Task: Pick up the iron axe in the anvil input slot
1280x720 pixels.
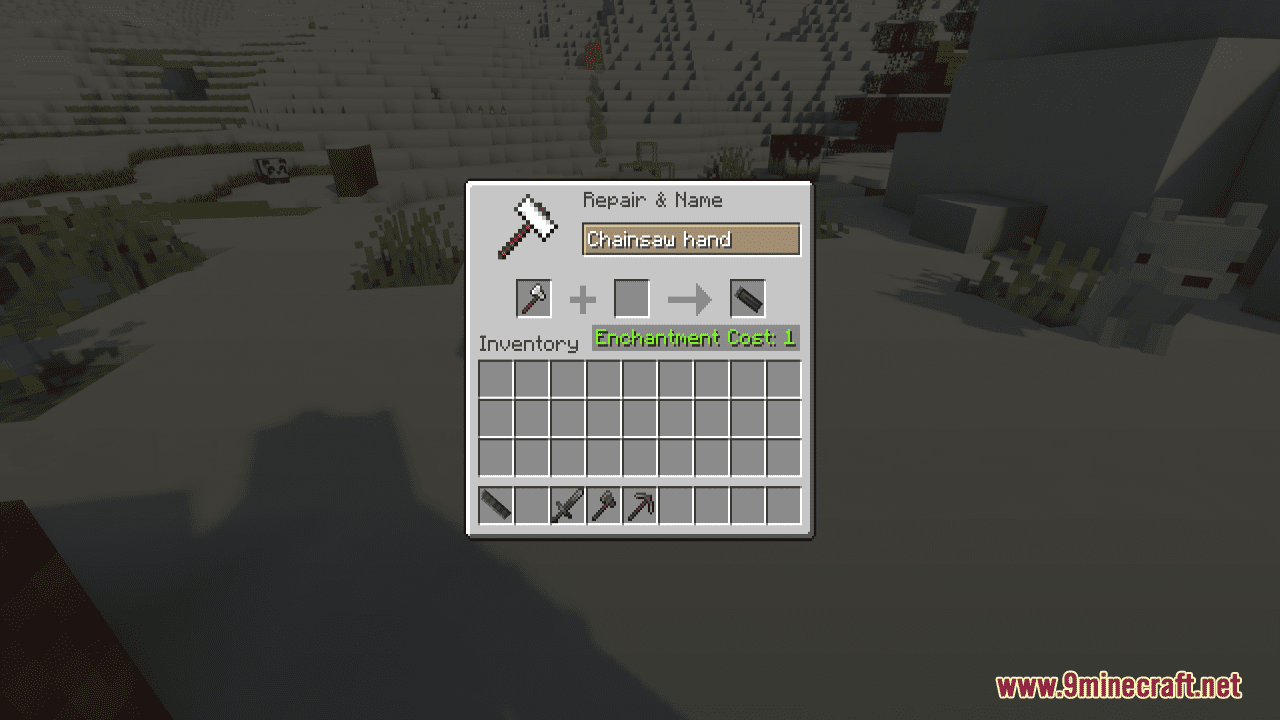Action: 533,299
